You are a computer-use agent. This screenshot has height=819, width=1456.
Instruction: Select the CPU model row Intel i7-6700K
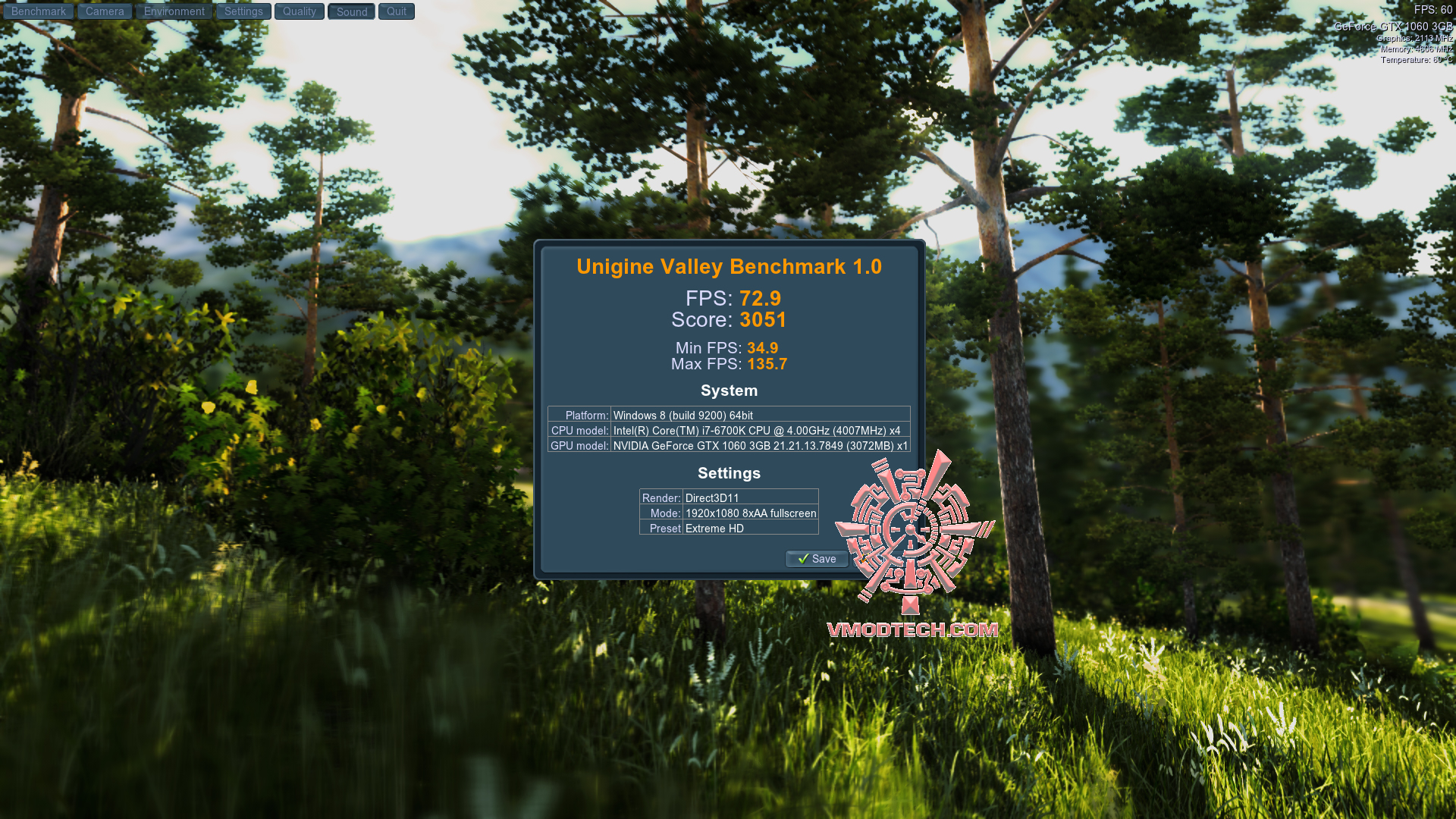(728, 430)
